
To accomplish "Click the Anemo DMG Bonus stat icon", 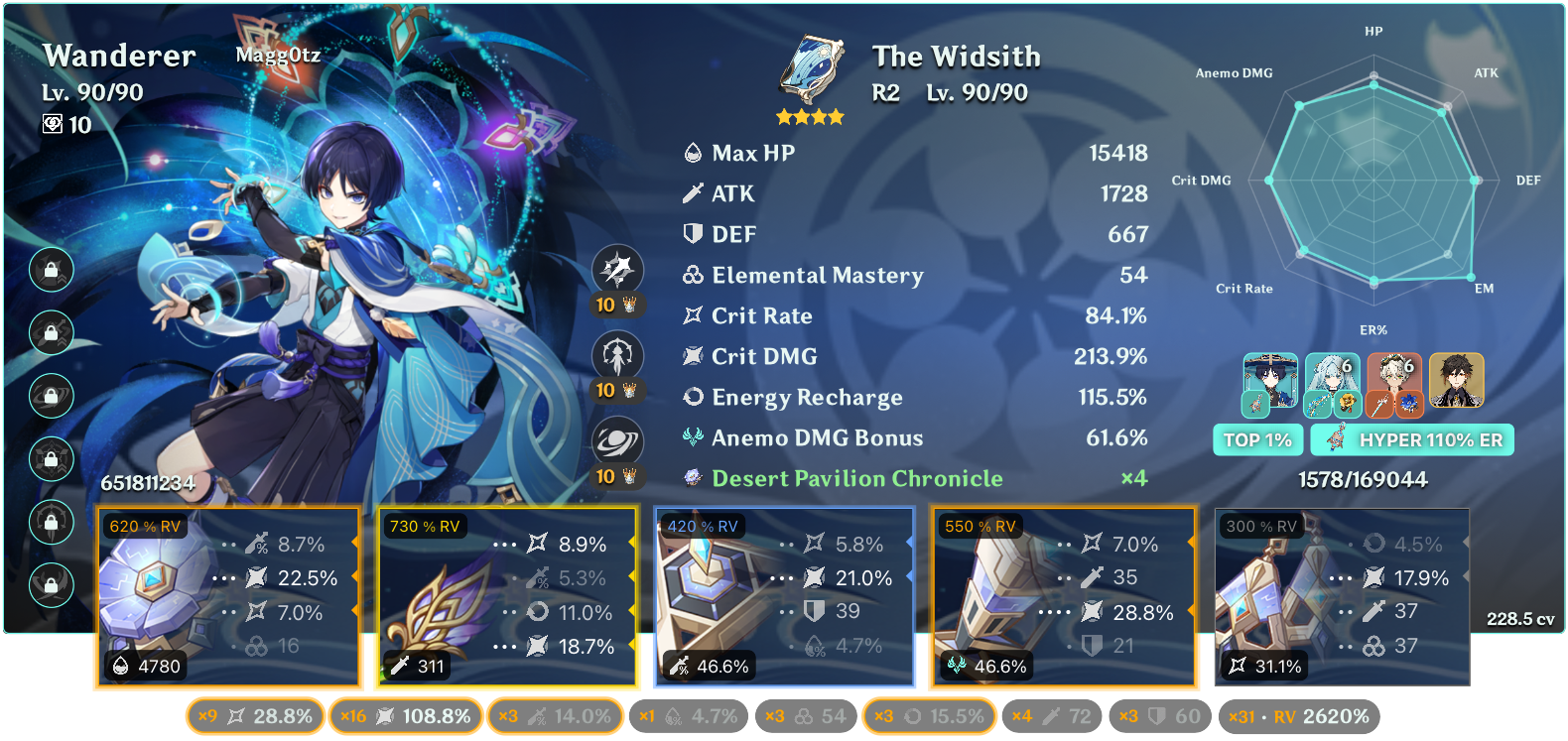I will pyautogui.click(x=692, y=437).
